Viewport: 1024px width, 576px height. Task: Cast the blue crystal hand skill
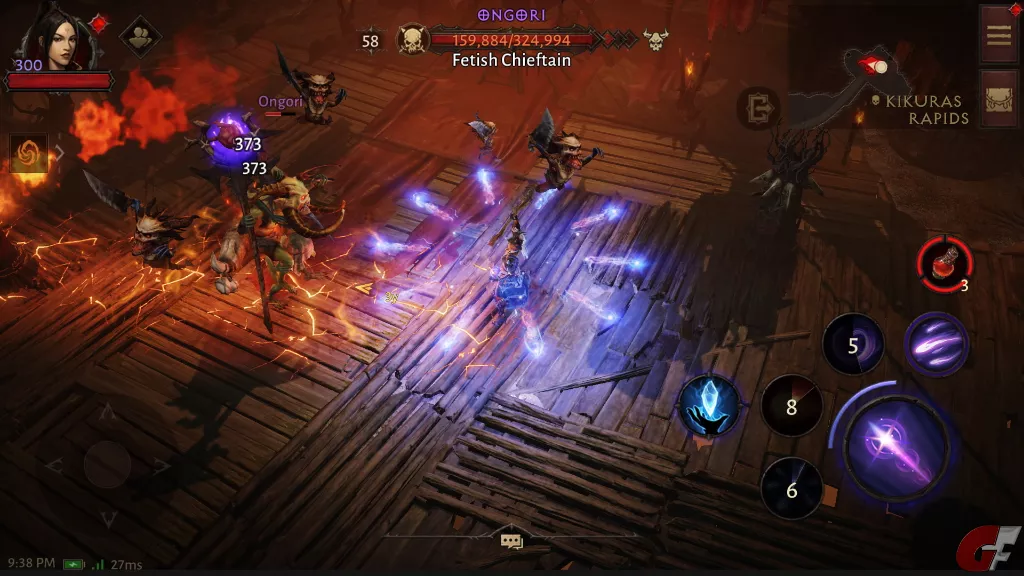coord(709,407)
